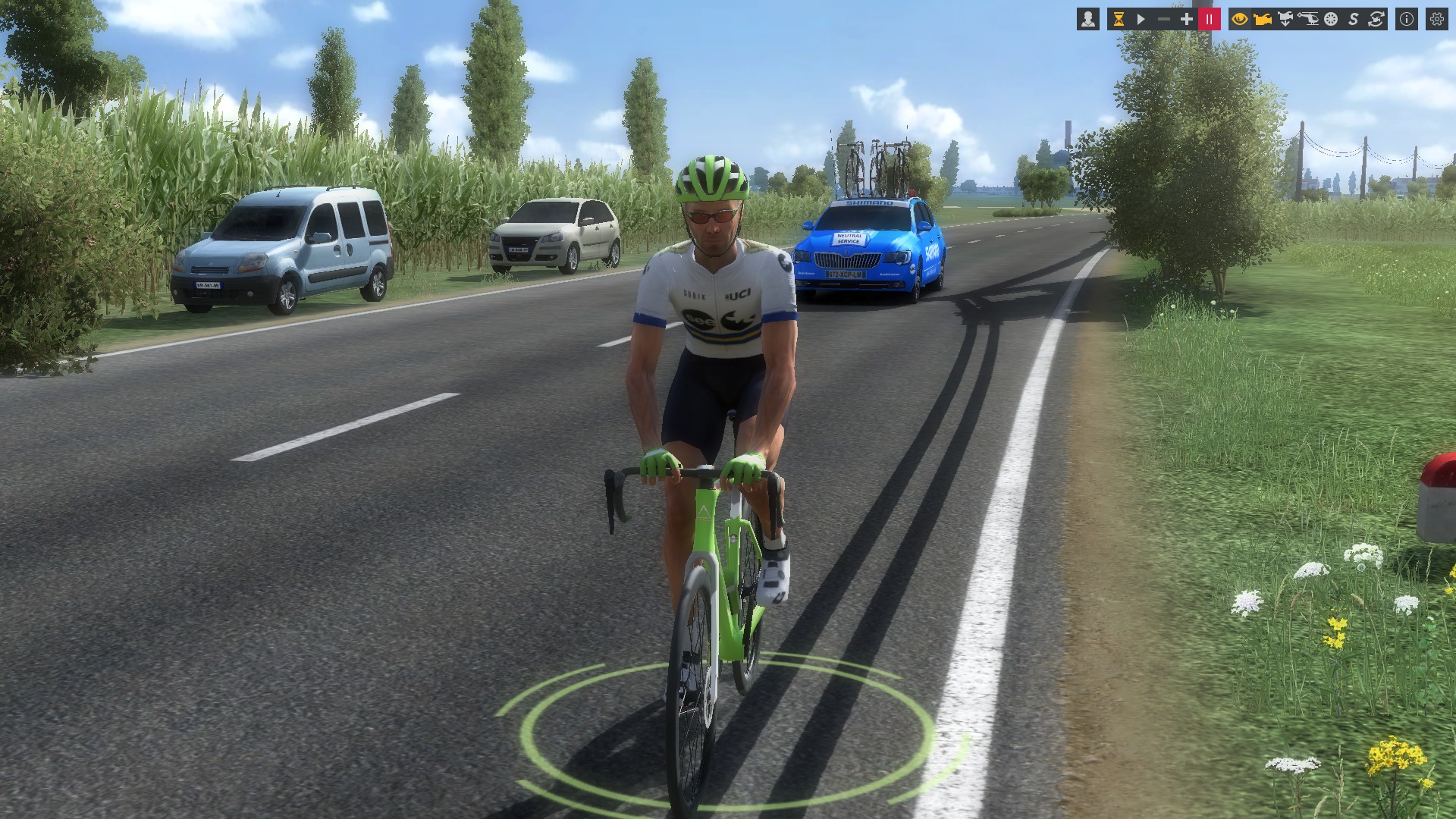Click the S camera mode icon
The image size is (1456, 819).
pyautogui.click(x=1354, y=20)
